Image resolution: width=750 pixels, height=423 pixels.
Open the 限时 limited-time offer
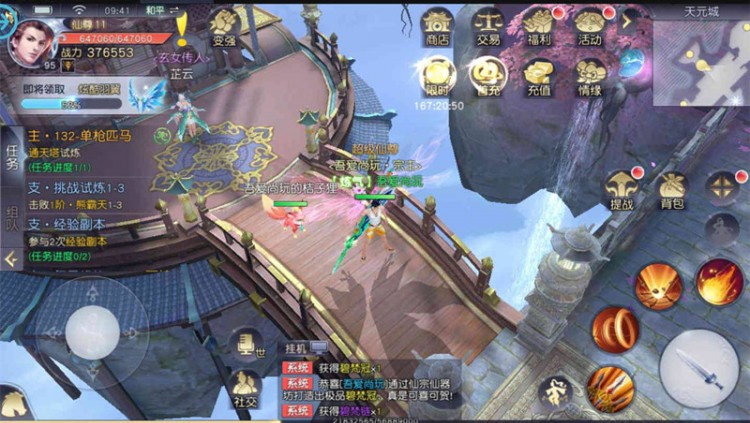437,75
